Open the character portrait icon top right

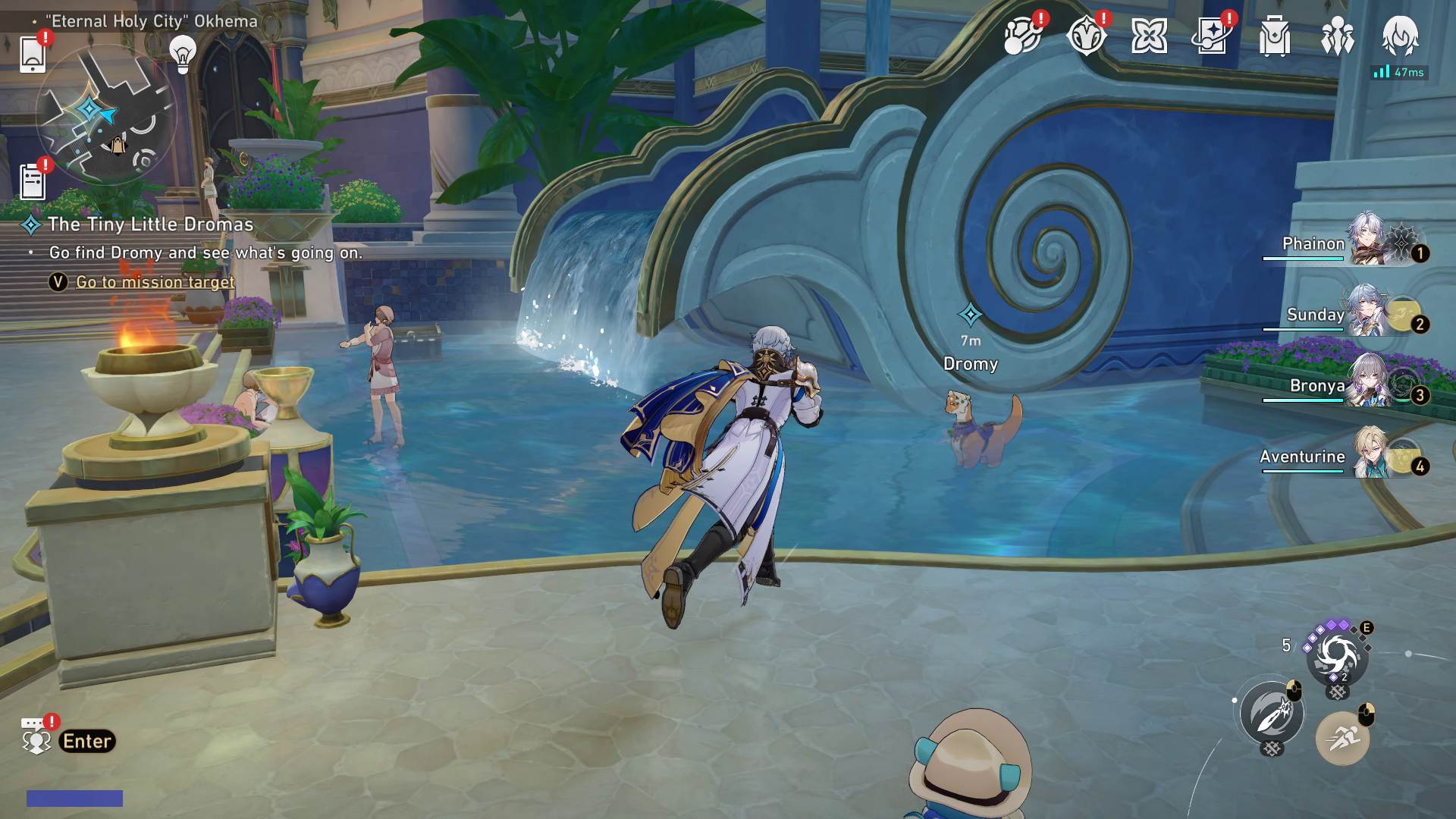pos(1400,36)
